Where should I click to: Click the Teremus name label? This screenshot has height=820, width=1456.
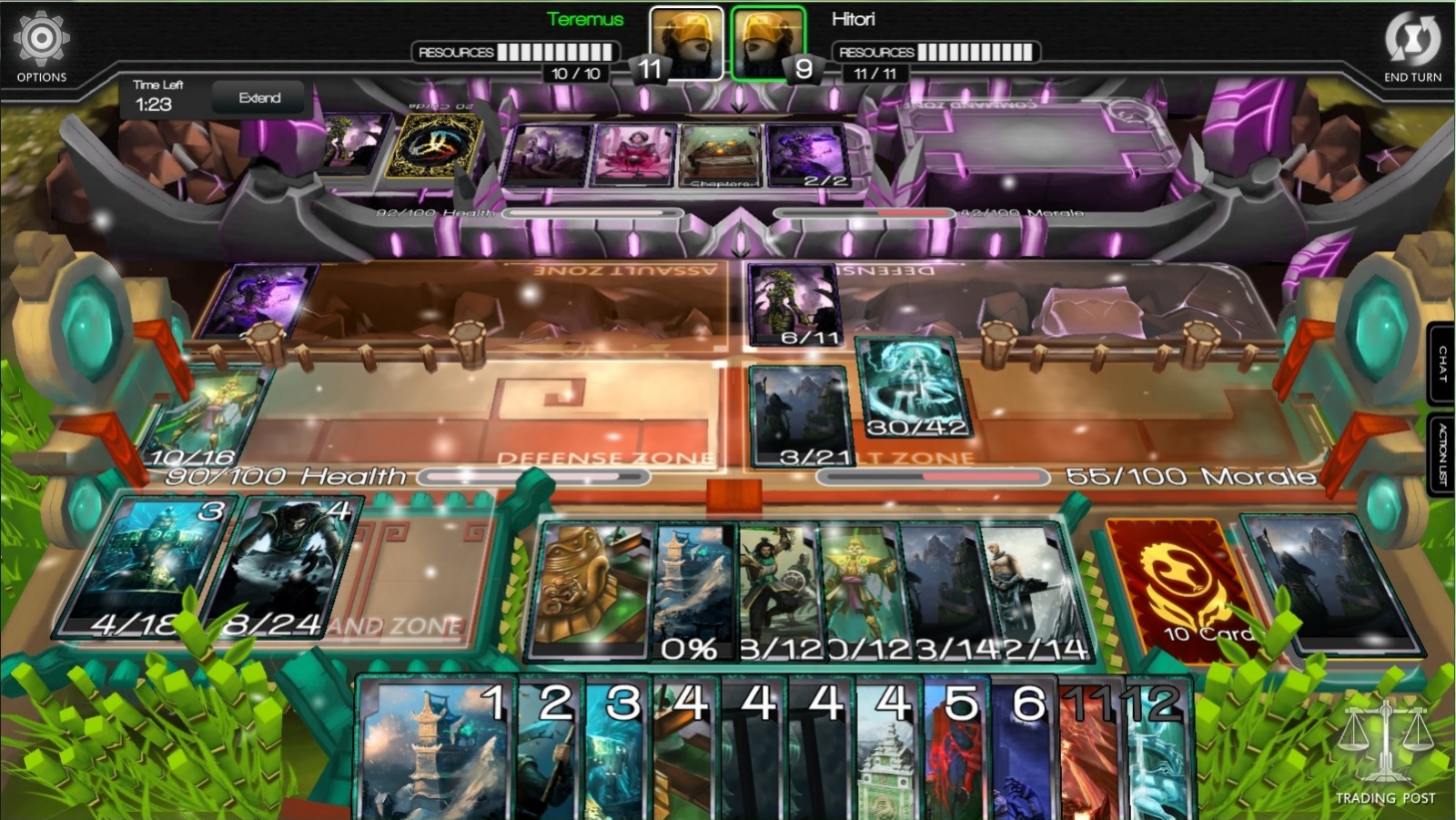[585, 18]
